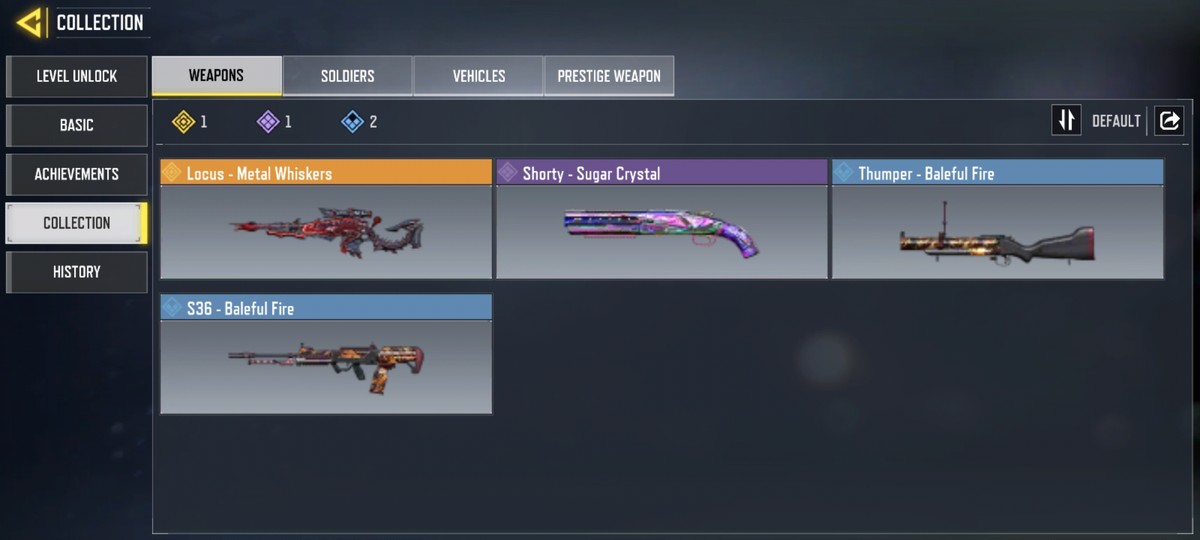1200x540 pixels.
Task: View the Thumper - Baleful Fire card
Action: coord(998,219)
